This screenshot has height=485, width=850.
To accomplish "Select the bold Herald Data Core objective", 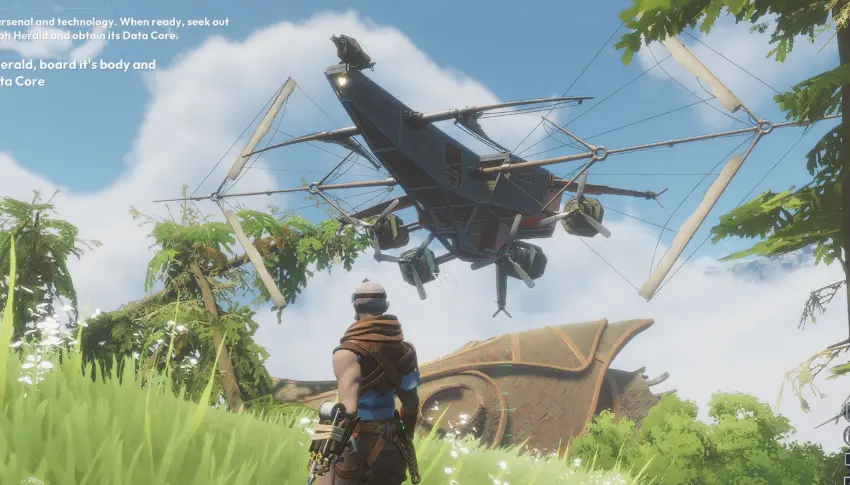I will pos(75,72).
